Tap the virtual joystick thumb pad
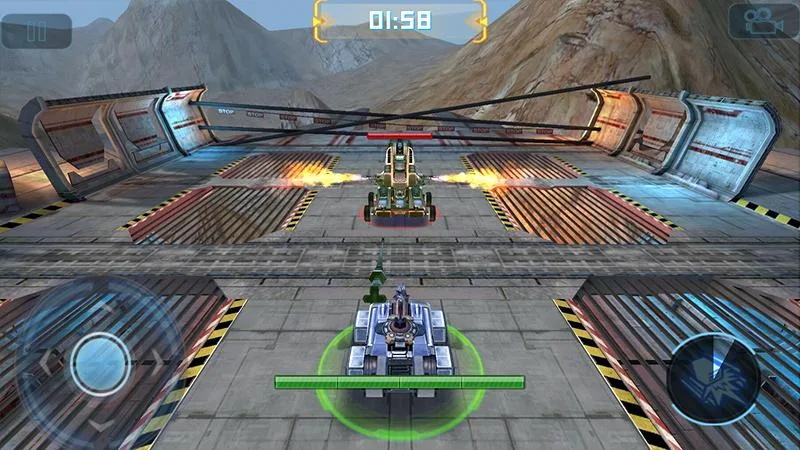This screenshot has width=800, height=450. pos(101,362)
